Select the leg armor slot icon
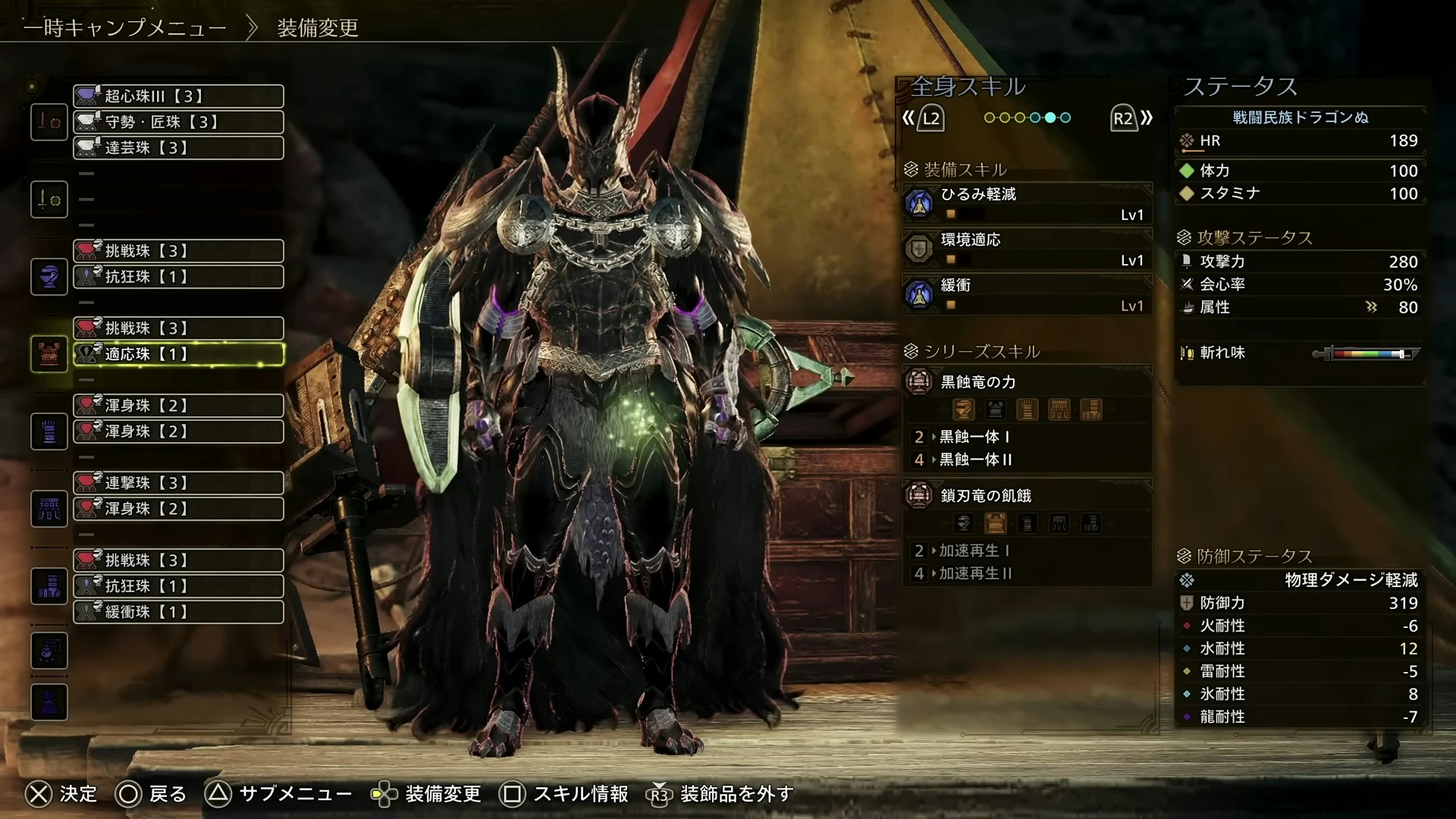 point(49,585)
